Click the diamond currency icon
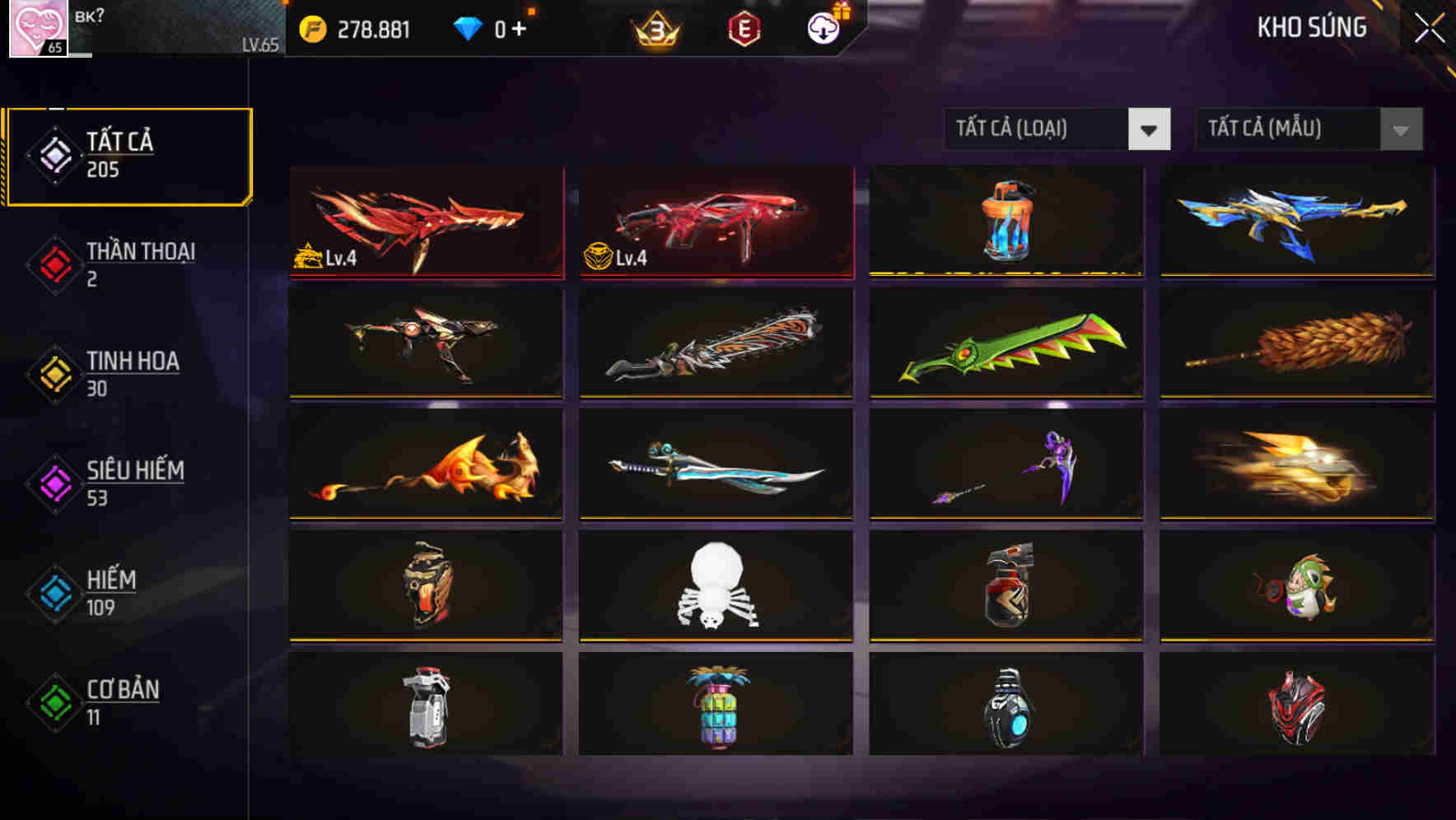Screen dimensions: 1456x820 coord(467,26)
